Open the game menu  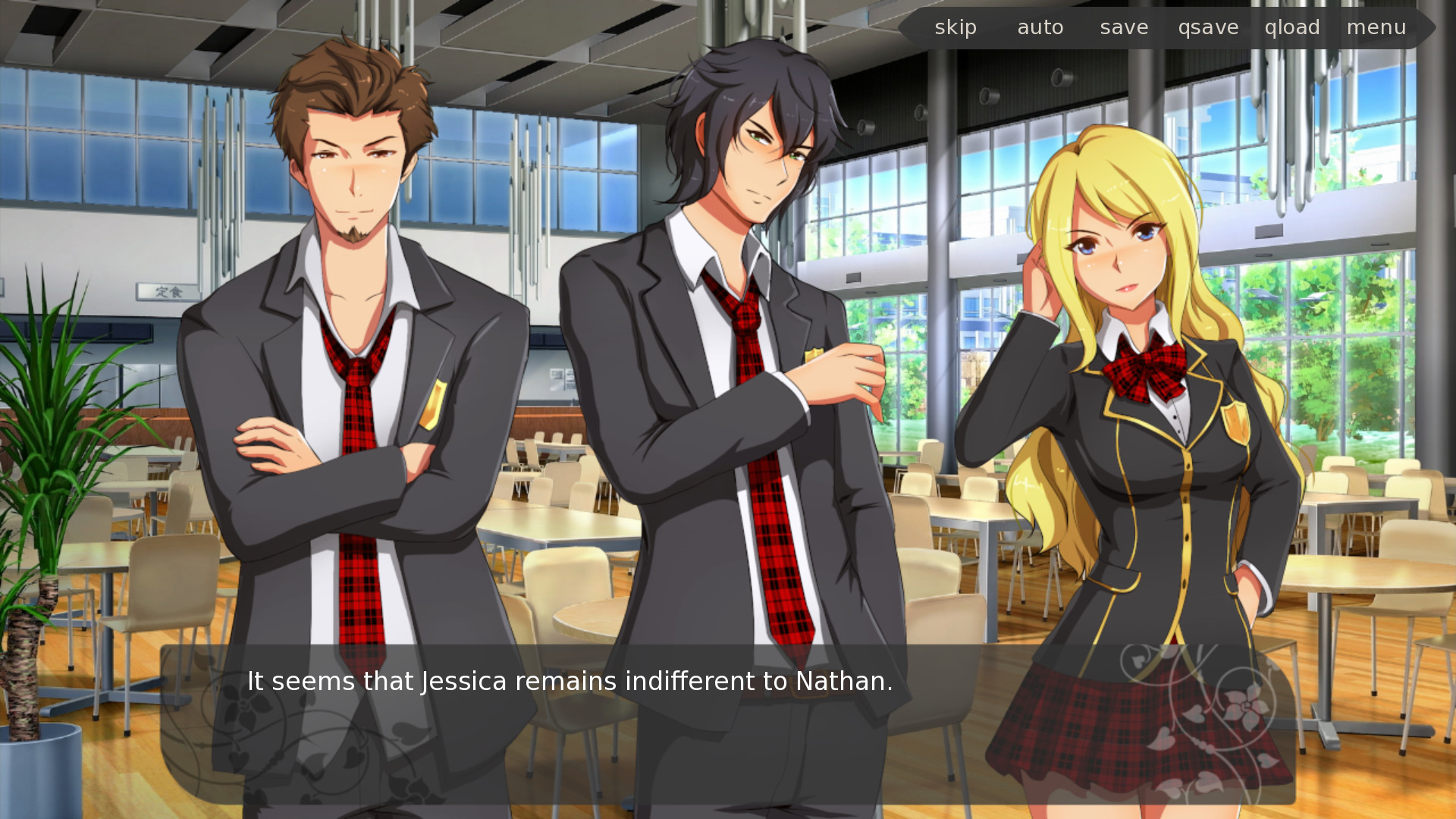click(x=1376, y=27)
